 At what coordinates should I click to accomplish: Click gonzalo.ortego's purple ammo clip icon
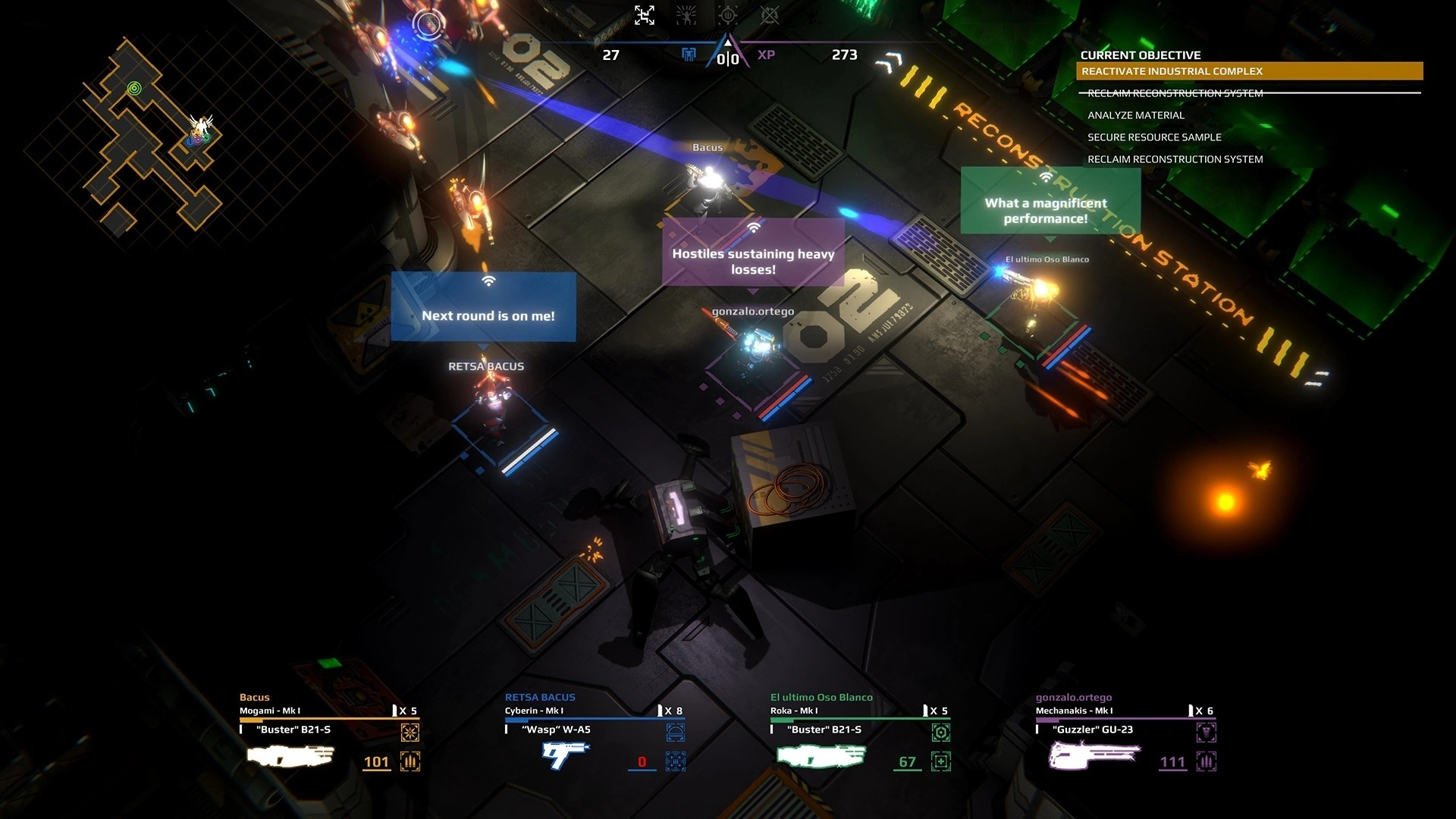point(1207,761)
